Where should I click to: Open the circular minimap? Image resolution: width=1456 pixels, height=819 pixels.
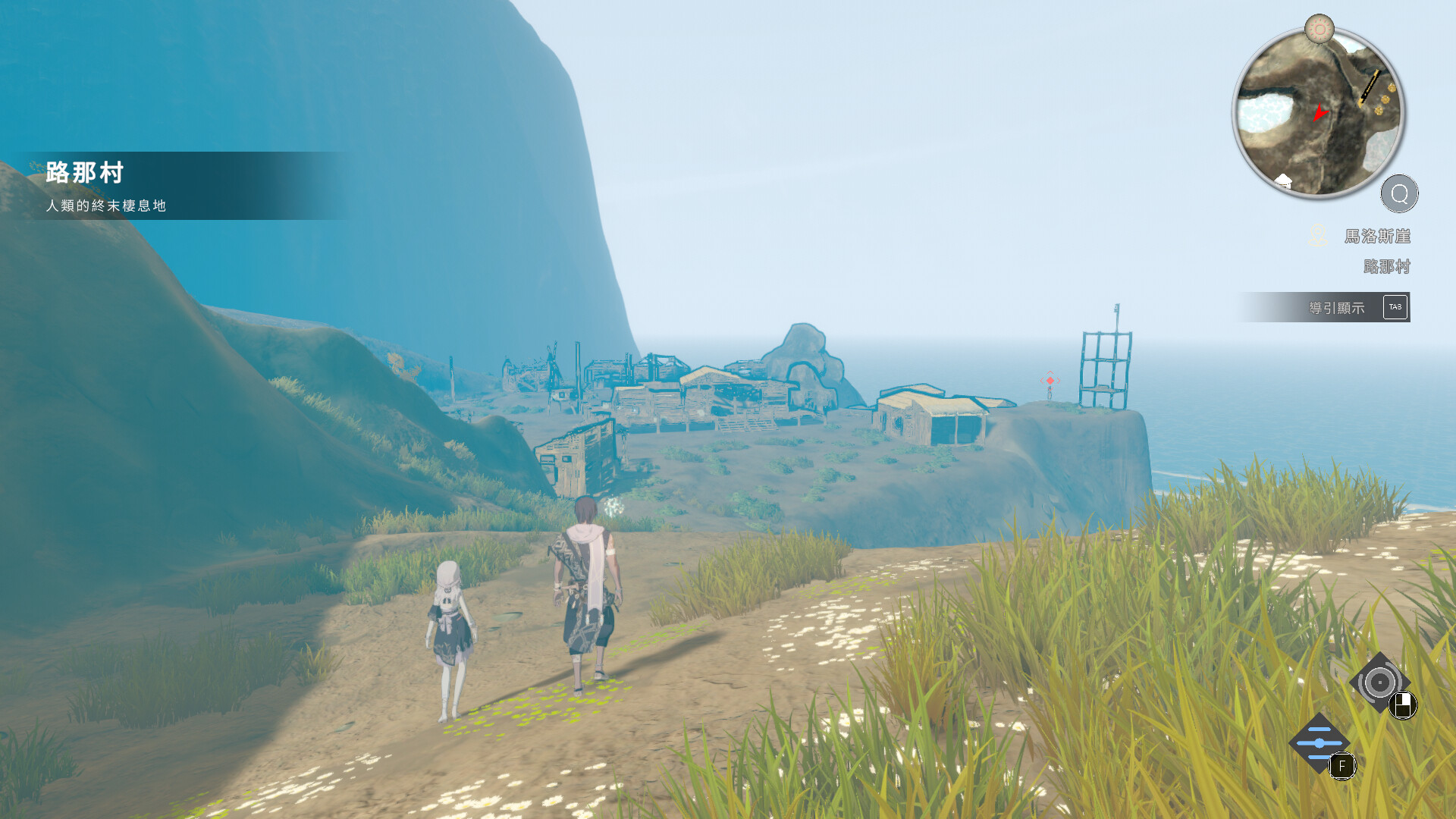1319,114
